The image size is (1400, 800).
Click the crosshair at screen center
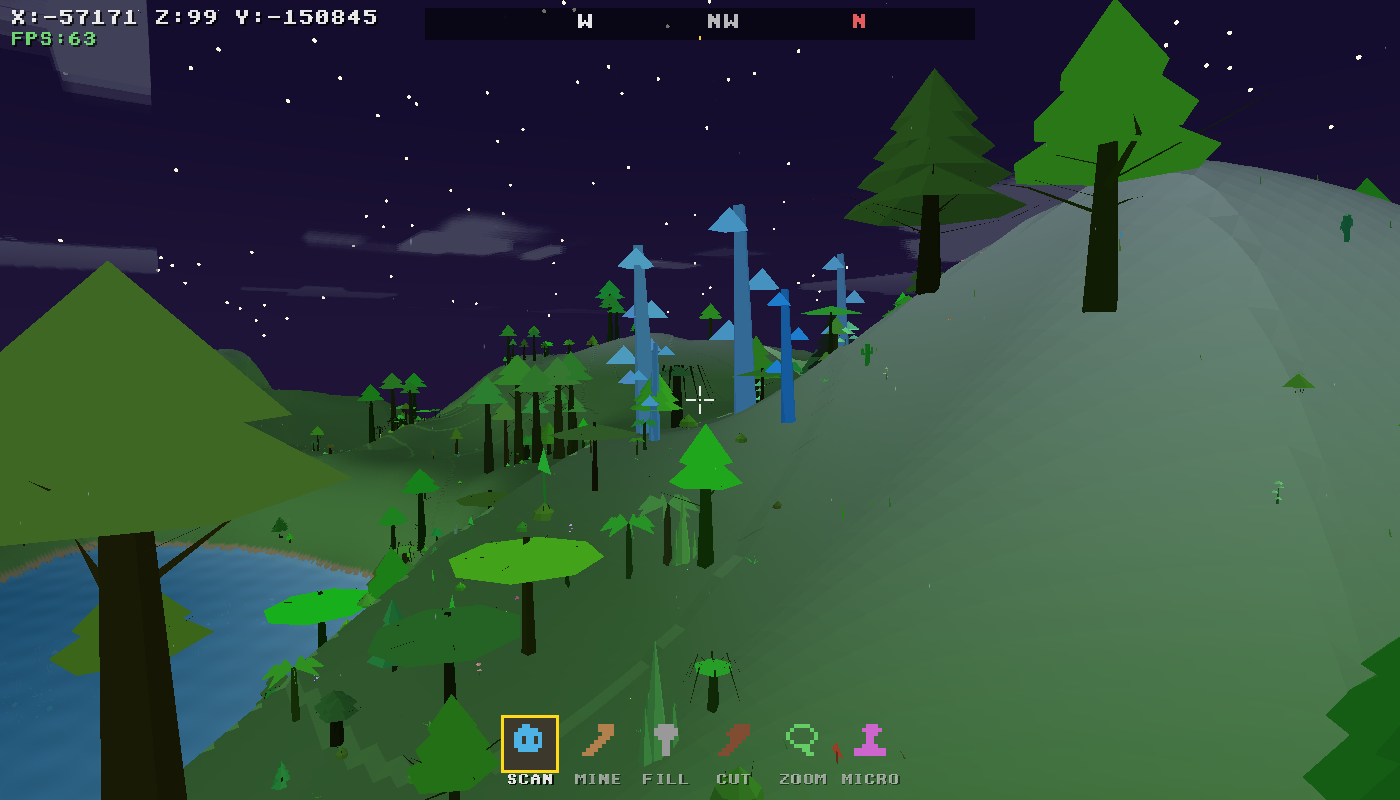click(x=700, y=402)
